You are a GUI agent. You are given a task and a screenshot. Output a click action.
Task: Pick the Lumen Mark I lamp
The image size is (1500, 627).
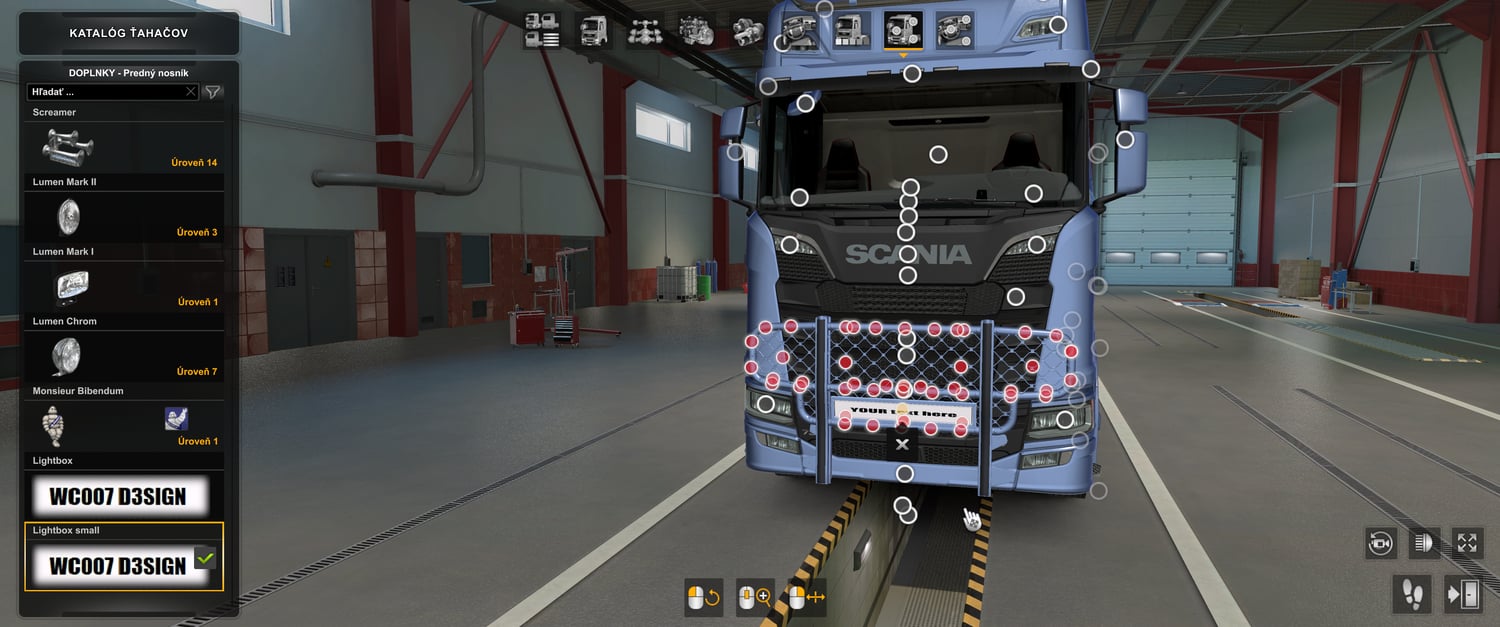pos(124,287)
